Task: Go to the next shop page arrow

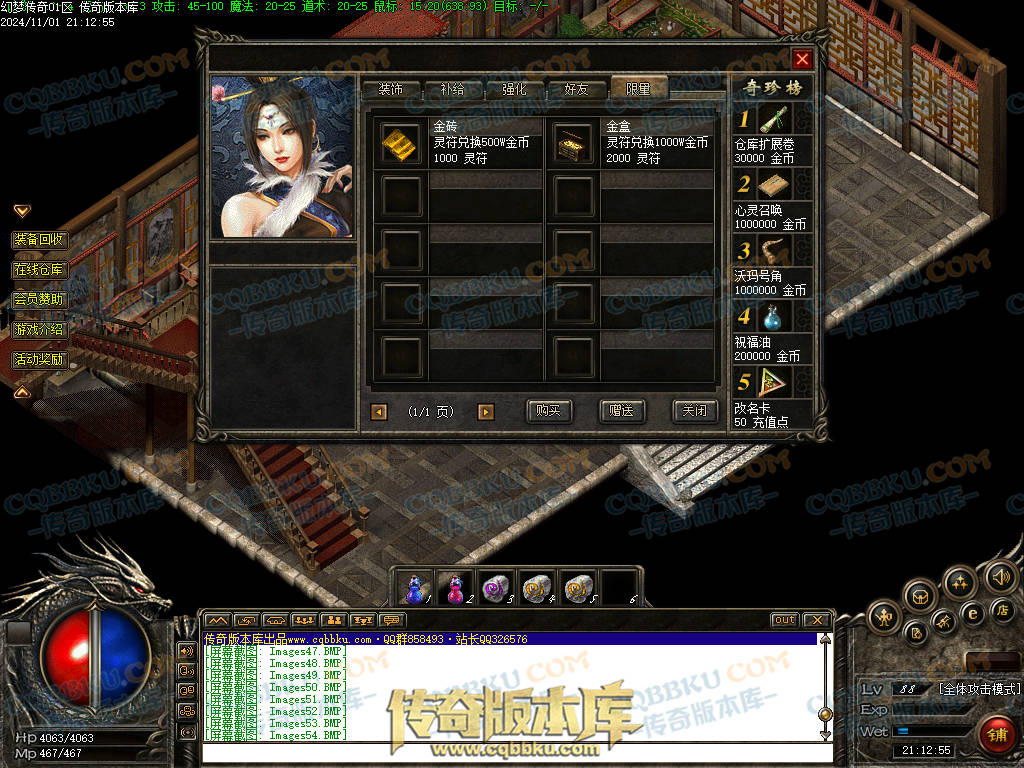Action: click(x=486, y=411)
